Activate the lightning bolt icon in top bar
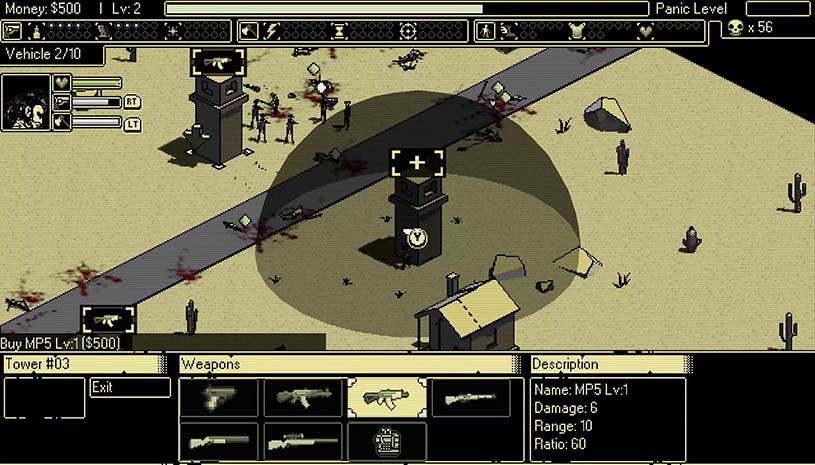This screenshot has height=465, width=815. 271,30
